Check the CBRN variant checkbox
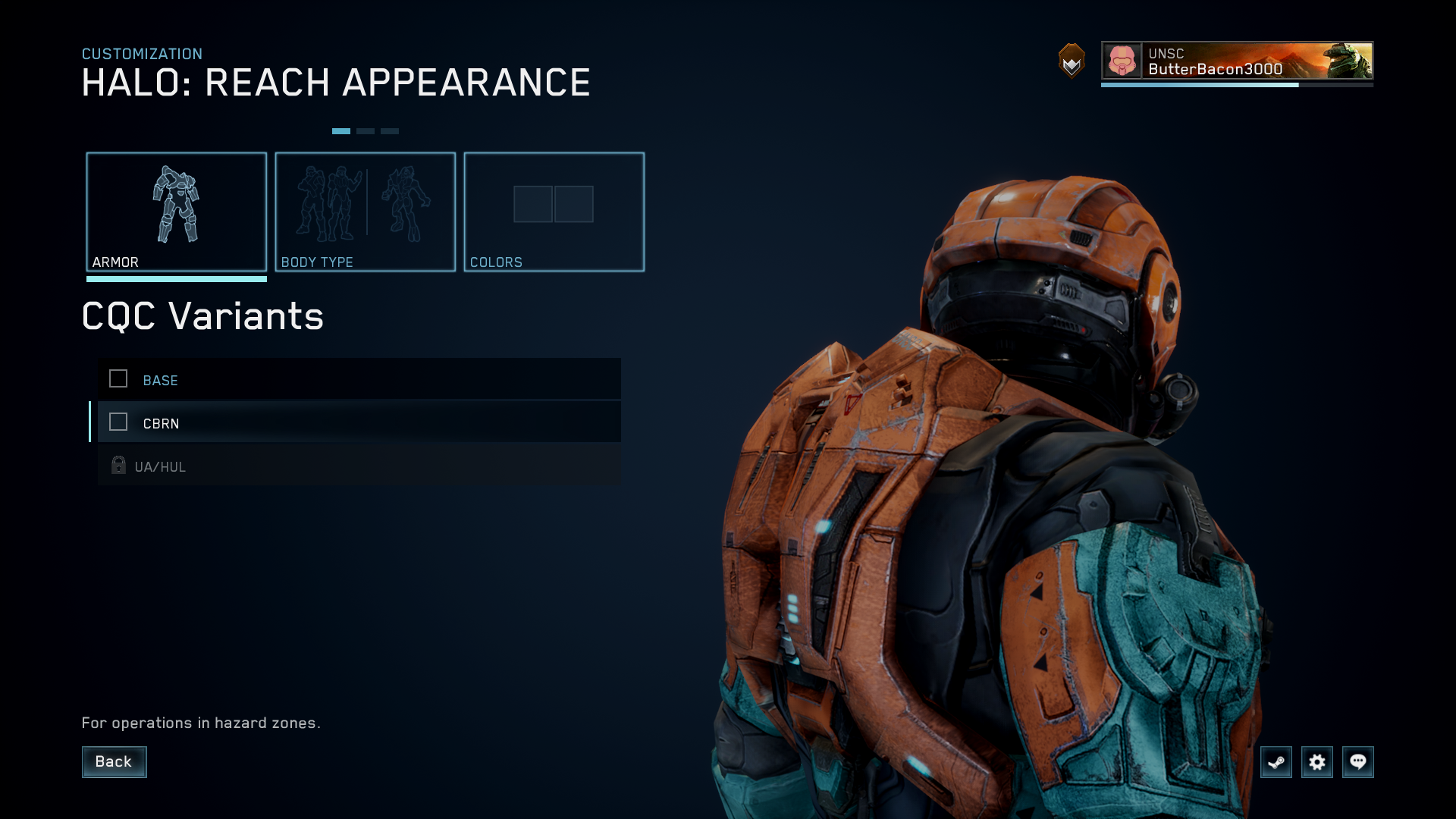 (118, 422)
